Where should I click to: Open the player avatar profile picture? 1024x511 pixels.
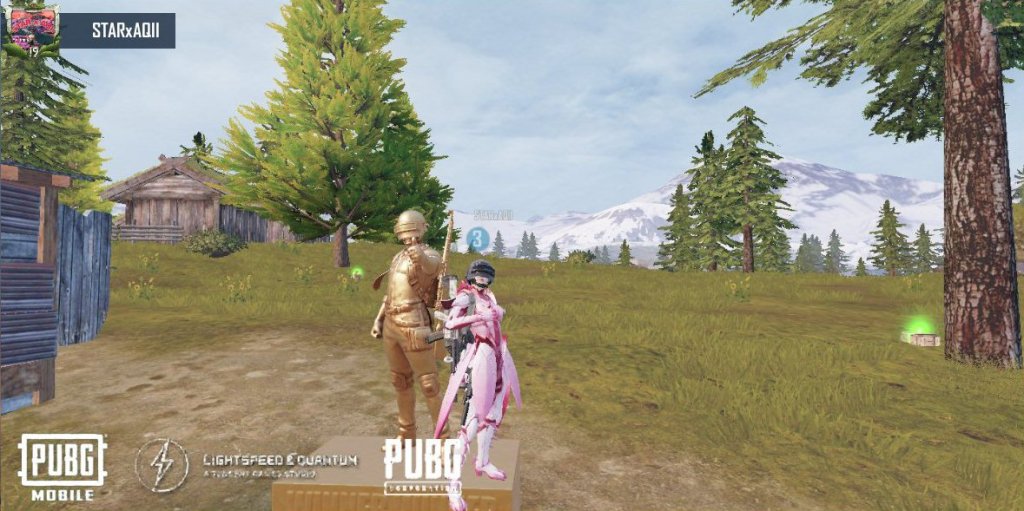click(31, 29)
